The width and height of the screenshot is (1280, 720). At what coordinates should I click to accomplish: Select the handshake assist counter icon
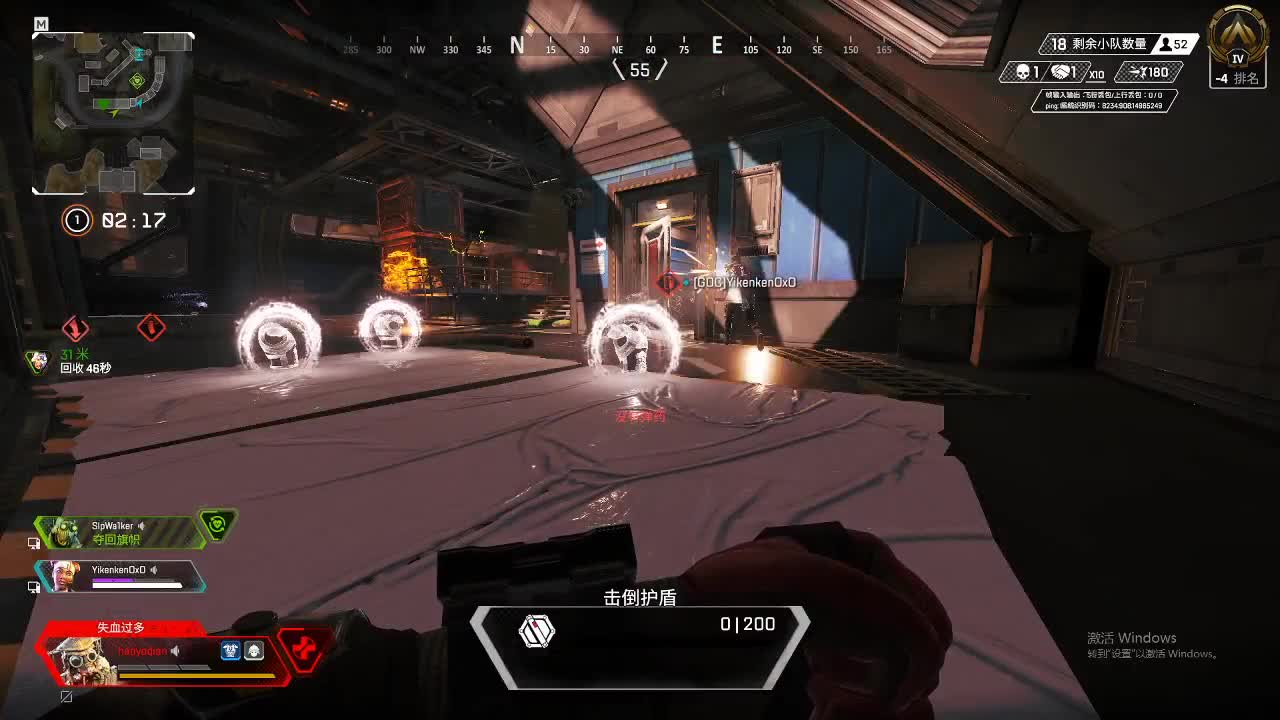pyautogui.click(x=1059, y=73)
